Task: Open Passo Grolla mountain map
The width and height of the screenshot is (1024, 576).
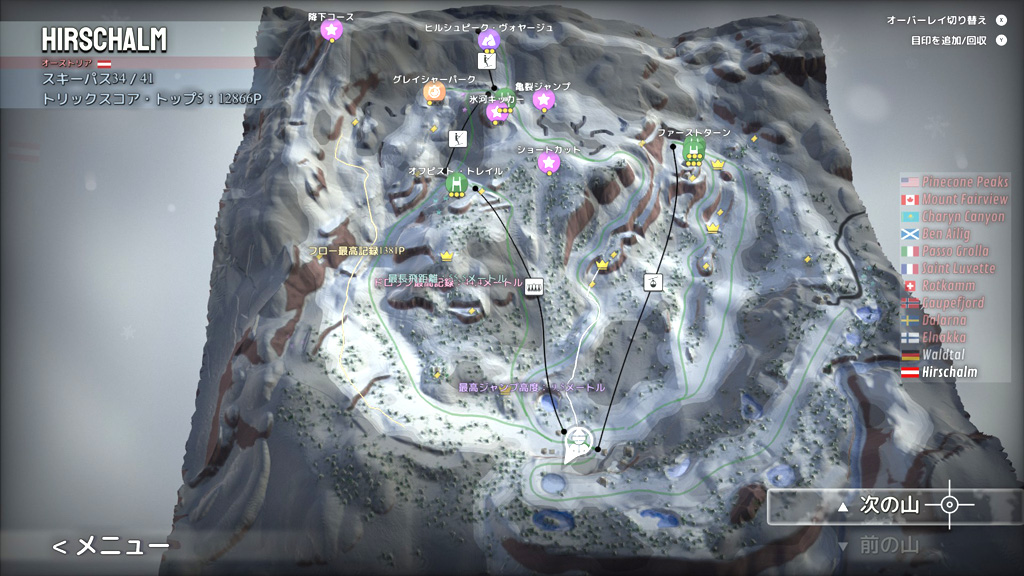Action: (955, 251)
